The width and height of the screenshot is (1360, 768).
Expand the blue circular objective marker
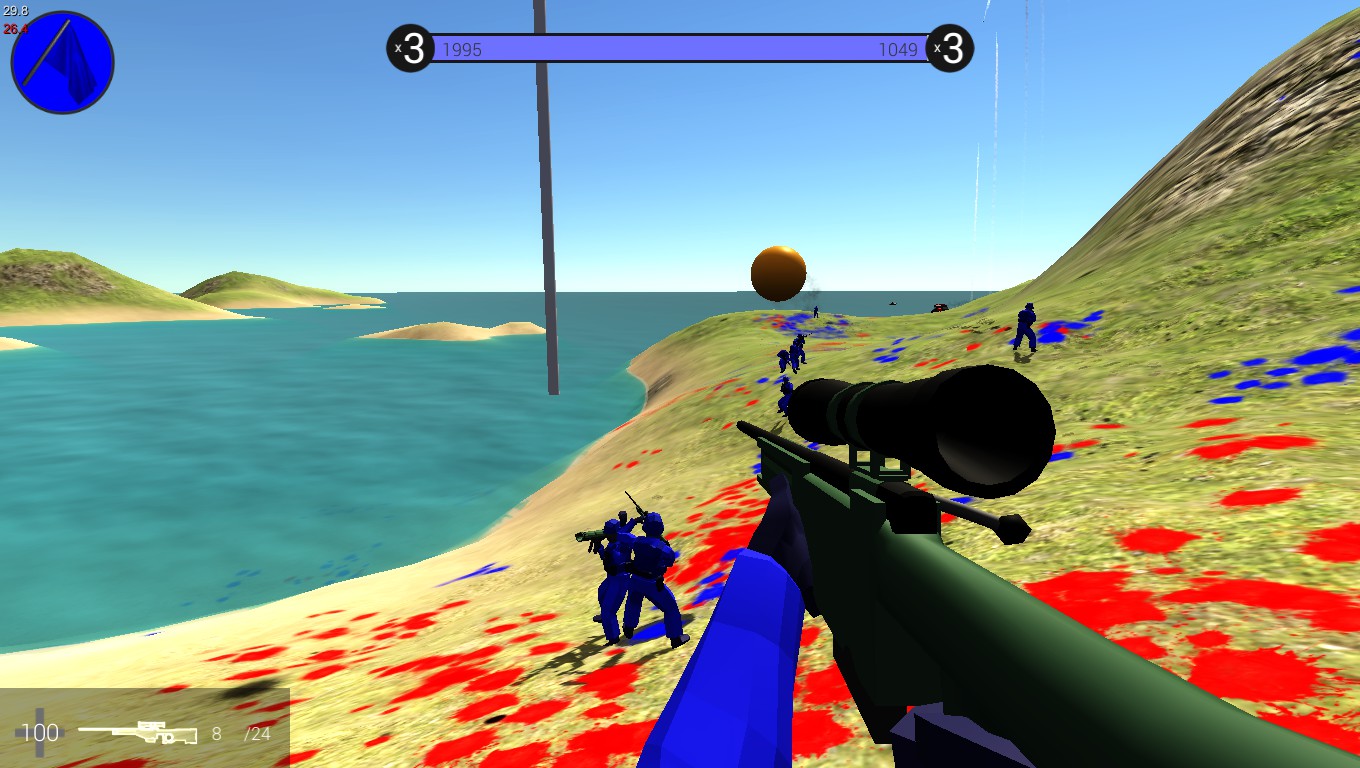click(x=61, y=61)
